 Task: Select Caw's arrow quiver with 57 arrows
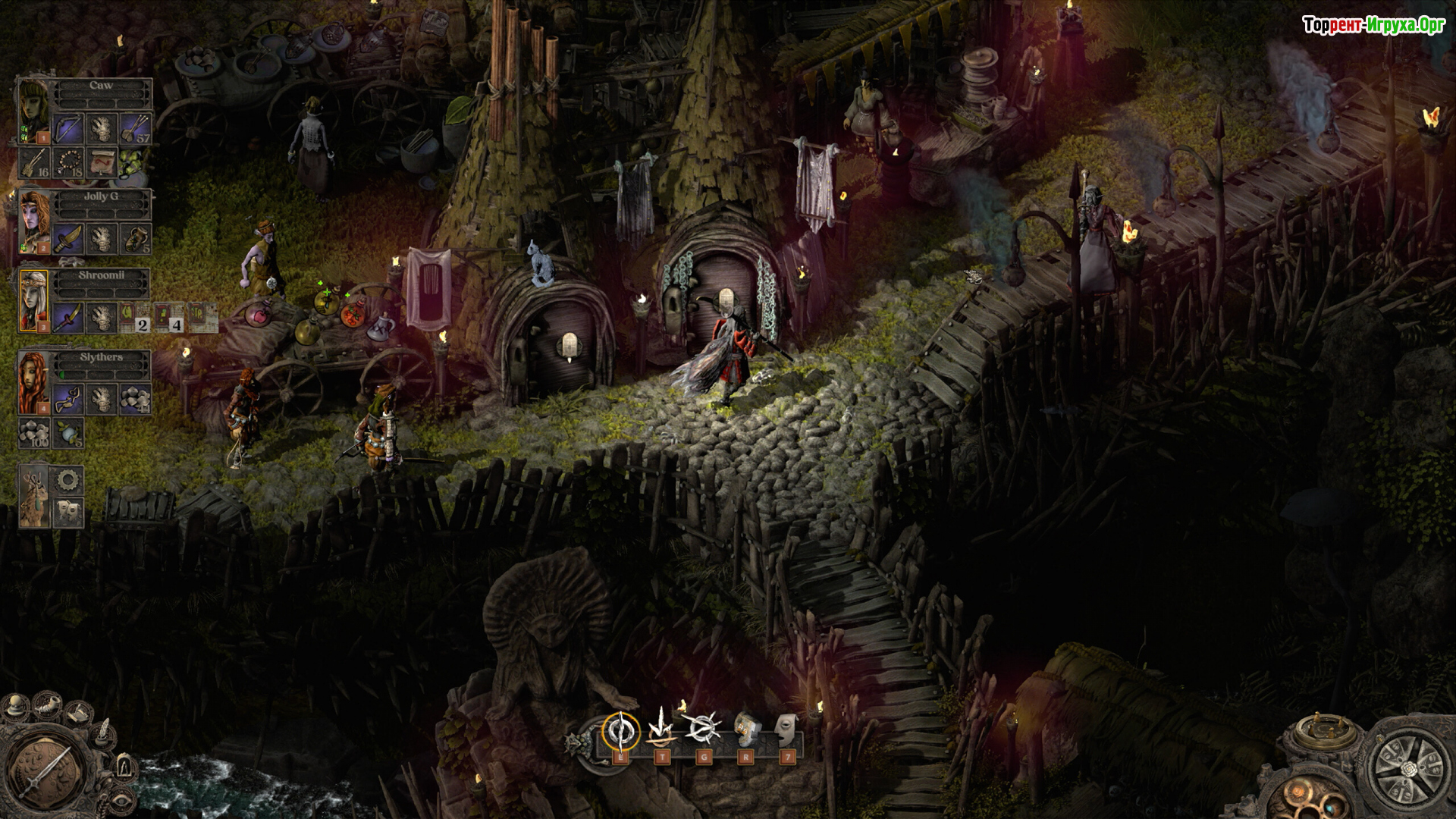tap(135, 129)
